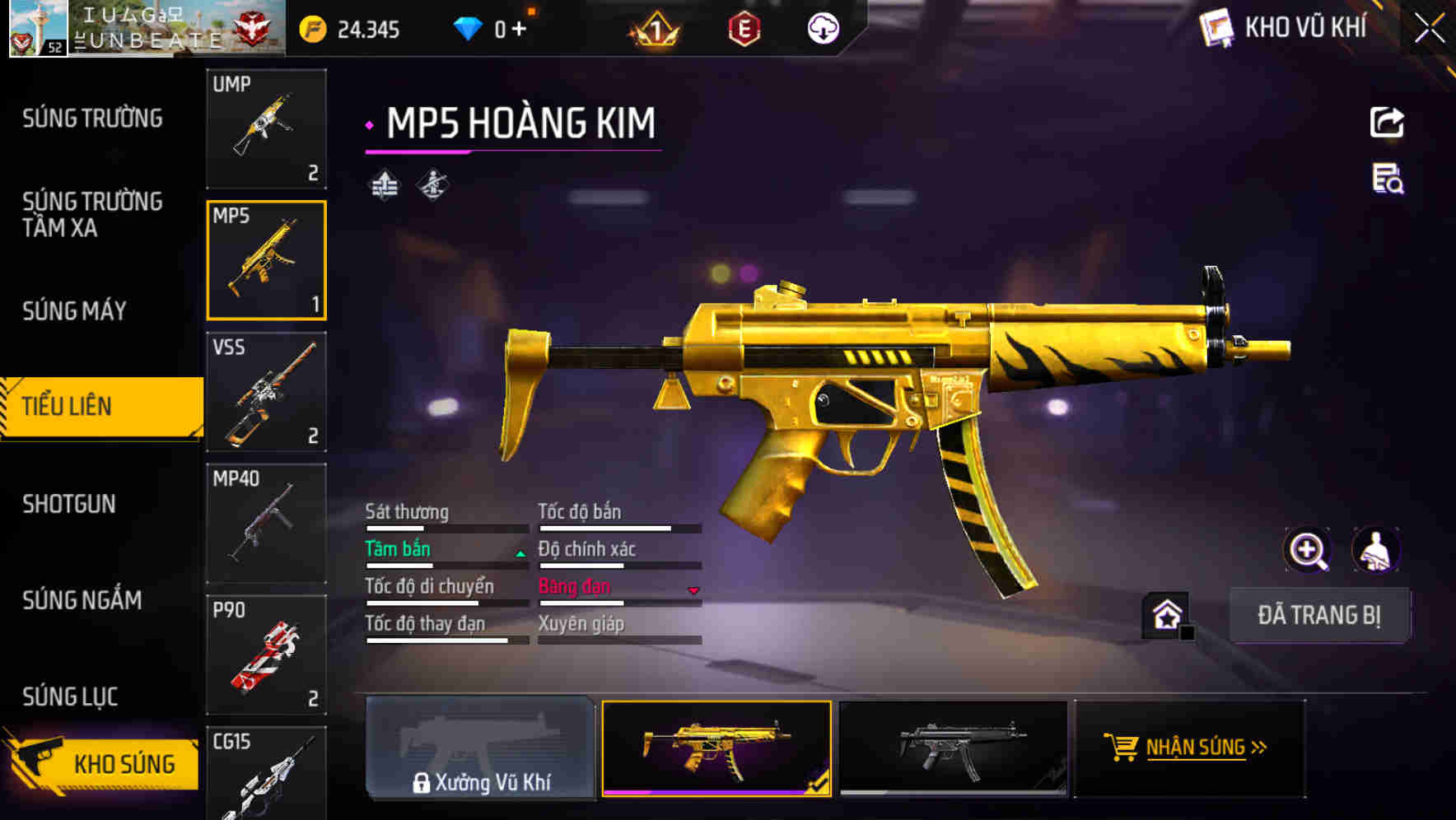Open the Súng Máy weapon category

click(75, 311)
